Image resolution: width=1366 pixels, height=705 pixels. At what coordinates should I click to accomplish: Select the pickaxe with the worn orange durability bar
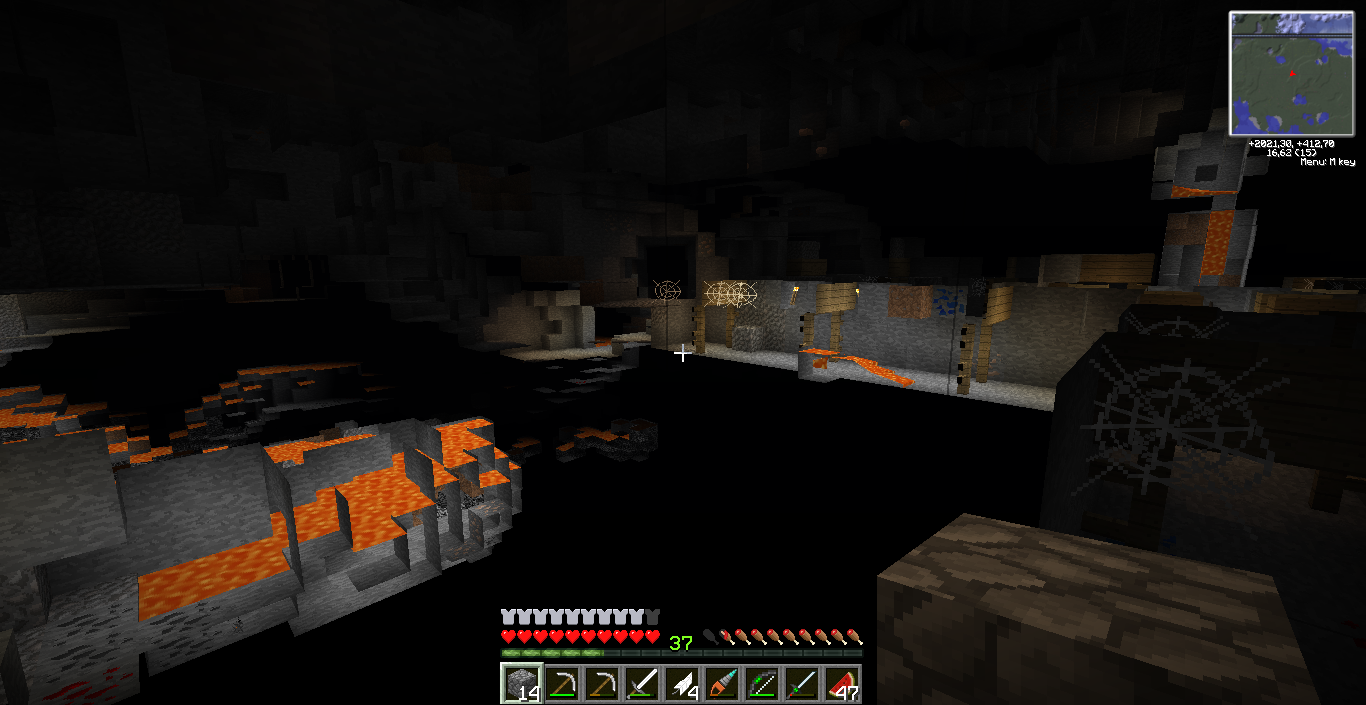pyautogui.click(x=601, y=684)
